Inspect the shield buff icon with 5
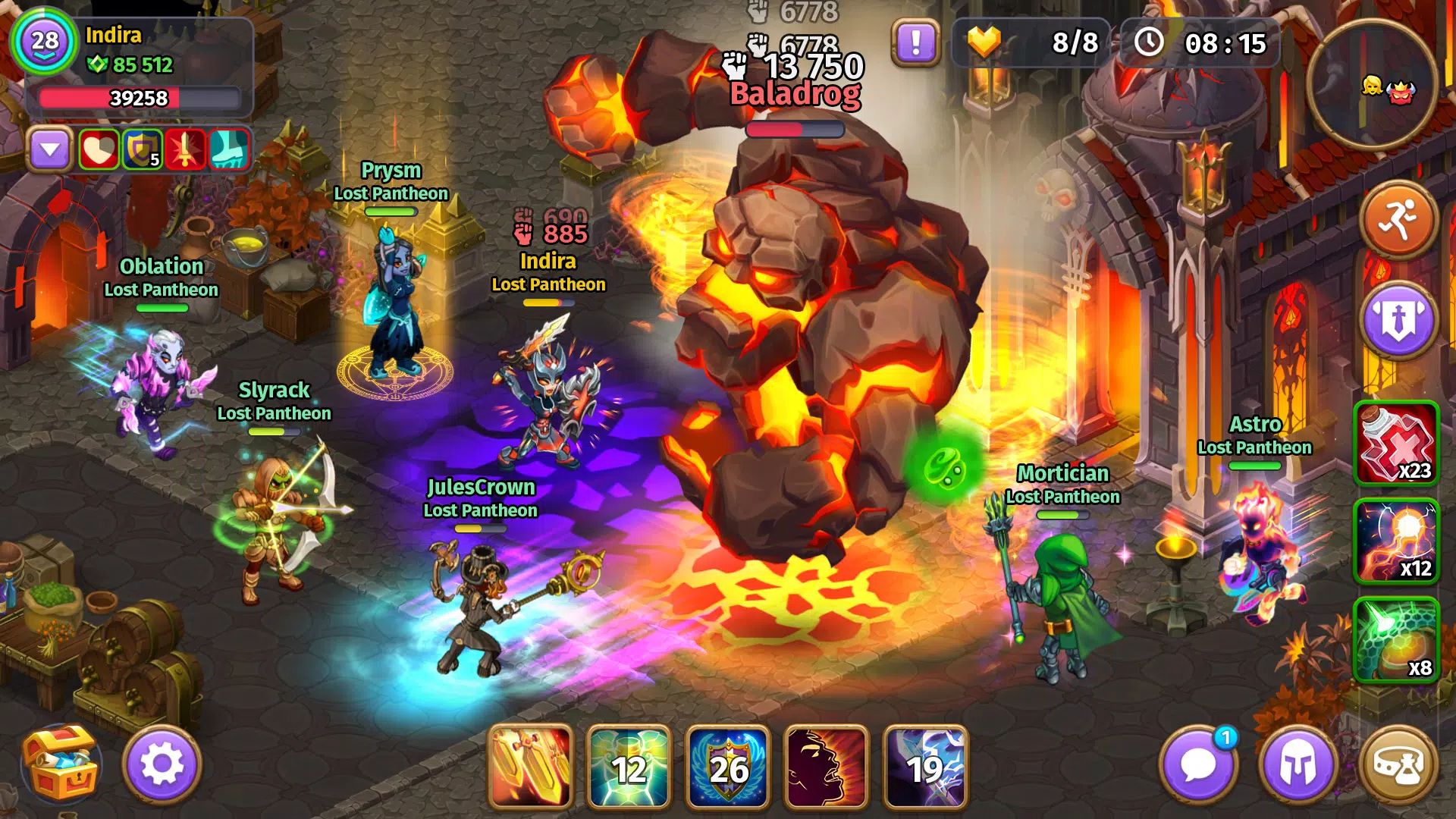The height and width of the screenshot is (819, 1456). pyautogui.click(x=142, y=149)
